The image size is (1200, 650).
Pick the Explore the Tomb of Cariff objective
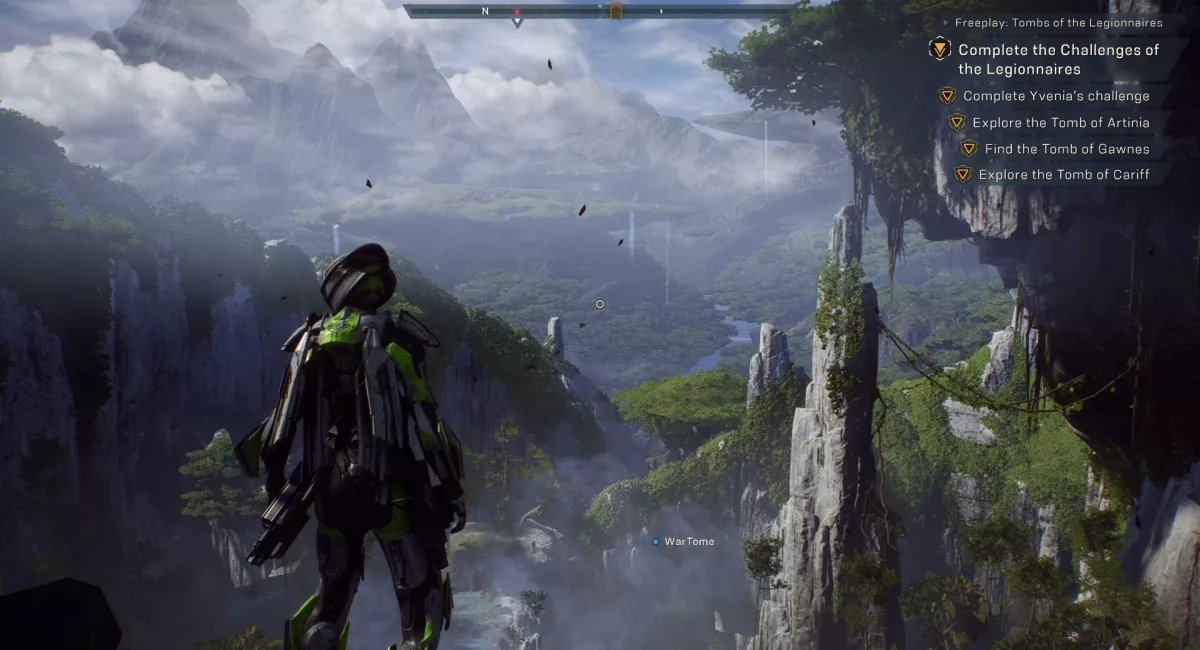click(1063, 175)
